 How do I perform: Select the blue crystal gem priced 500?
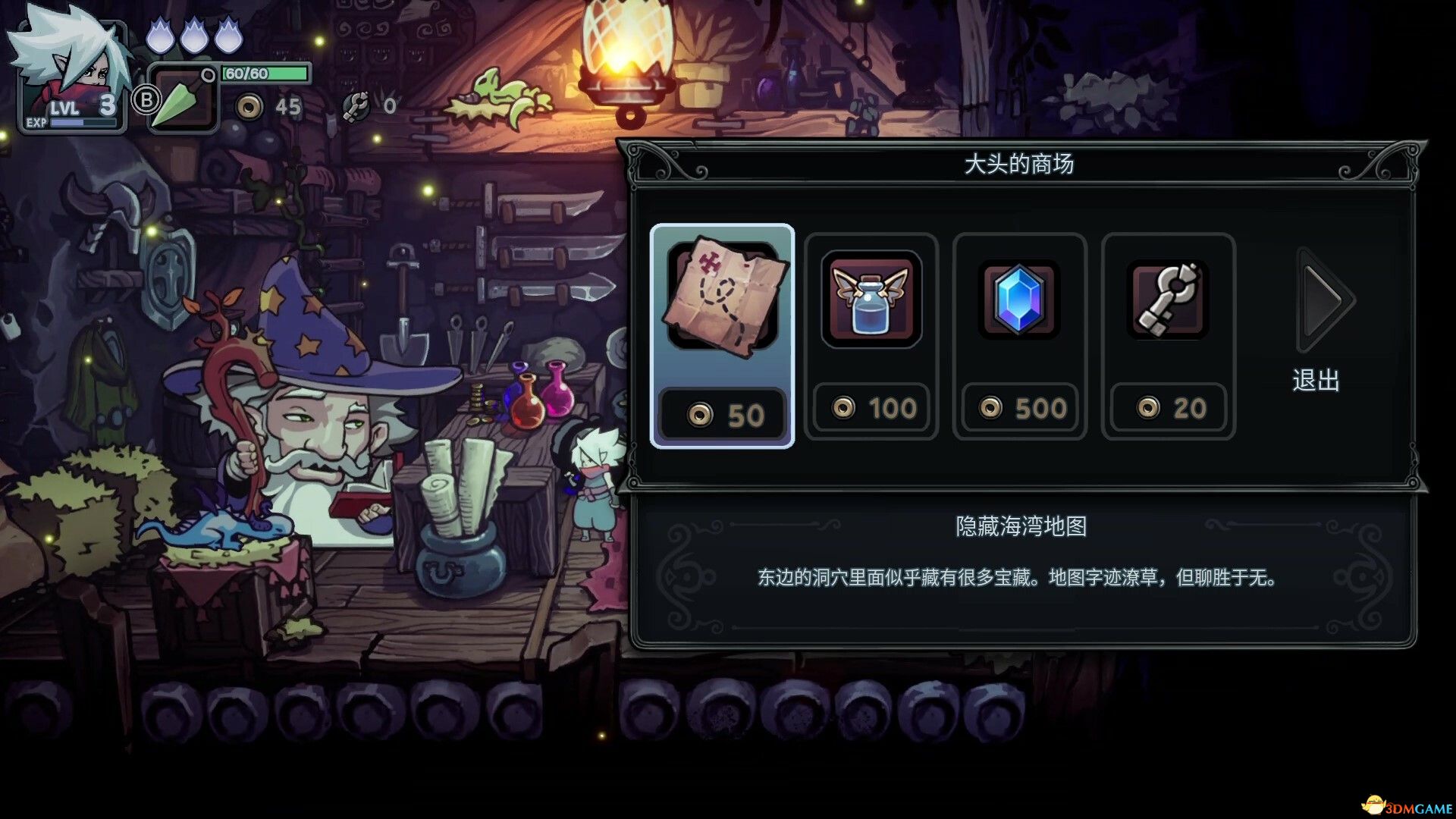click(x=1018, y=303)
